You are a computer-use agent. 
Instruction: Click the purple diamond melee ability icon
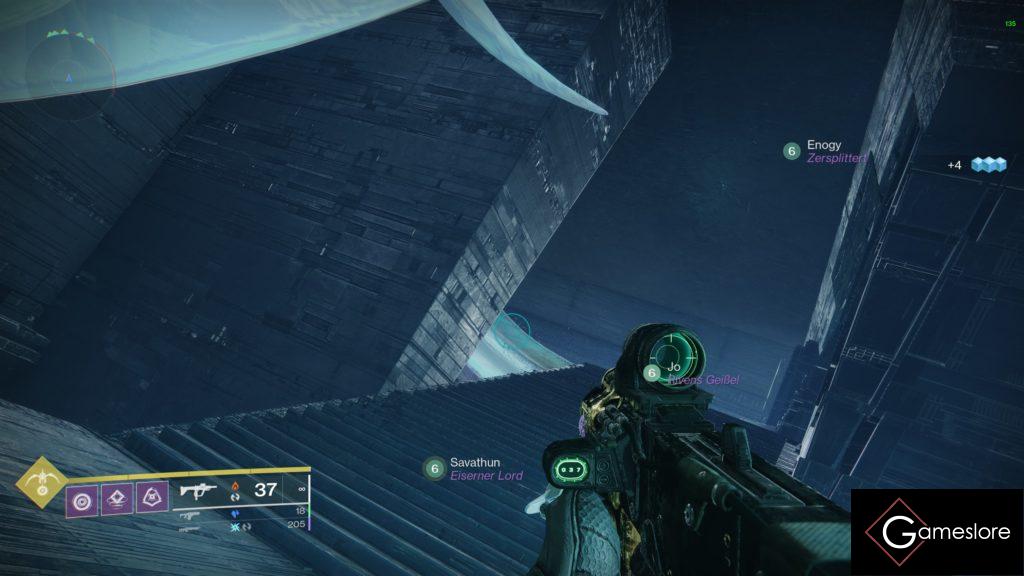click(117, 499)
